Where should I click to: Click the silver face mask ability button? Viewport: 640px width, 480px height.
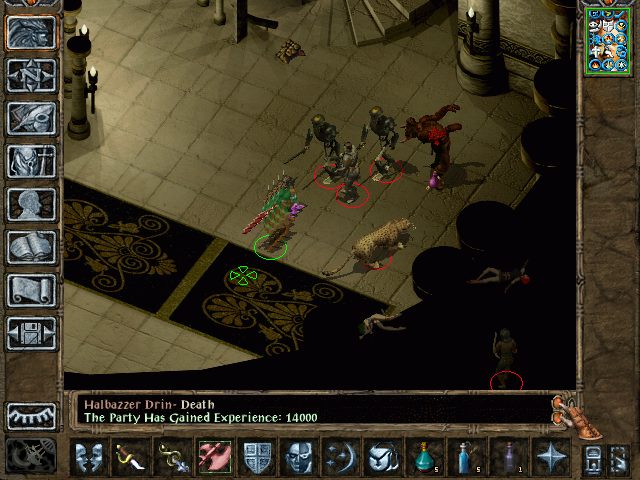point(300,457)
